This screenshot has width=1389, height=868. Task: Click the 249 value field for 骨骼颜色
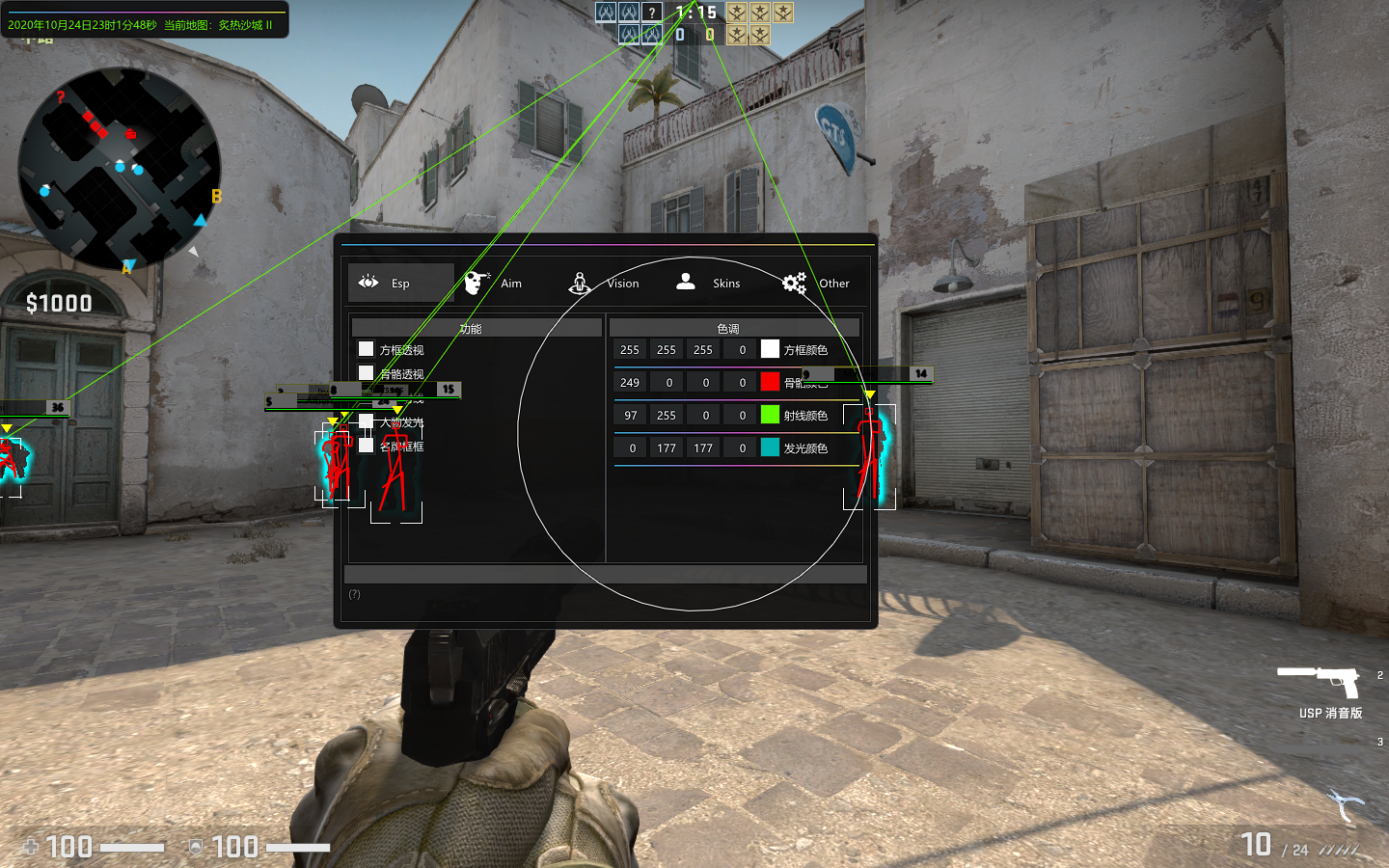point(629,381)
